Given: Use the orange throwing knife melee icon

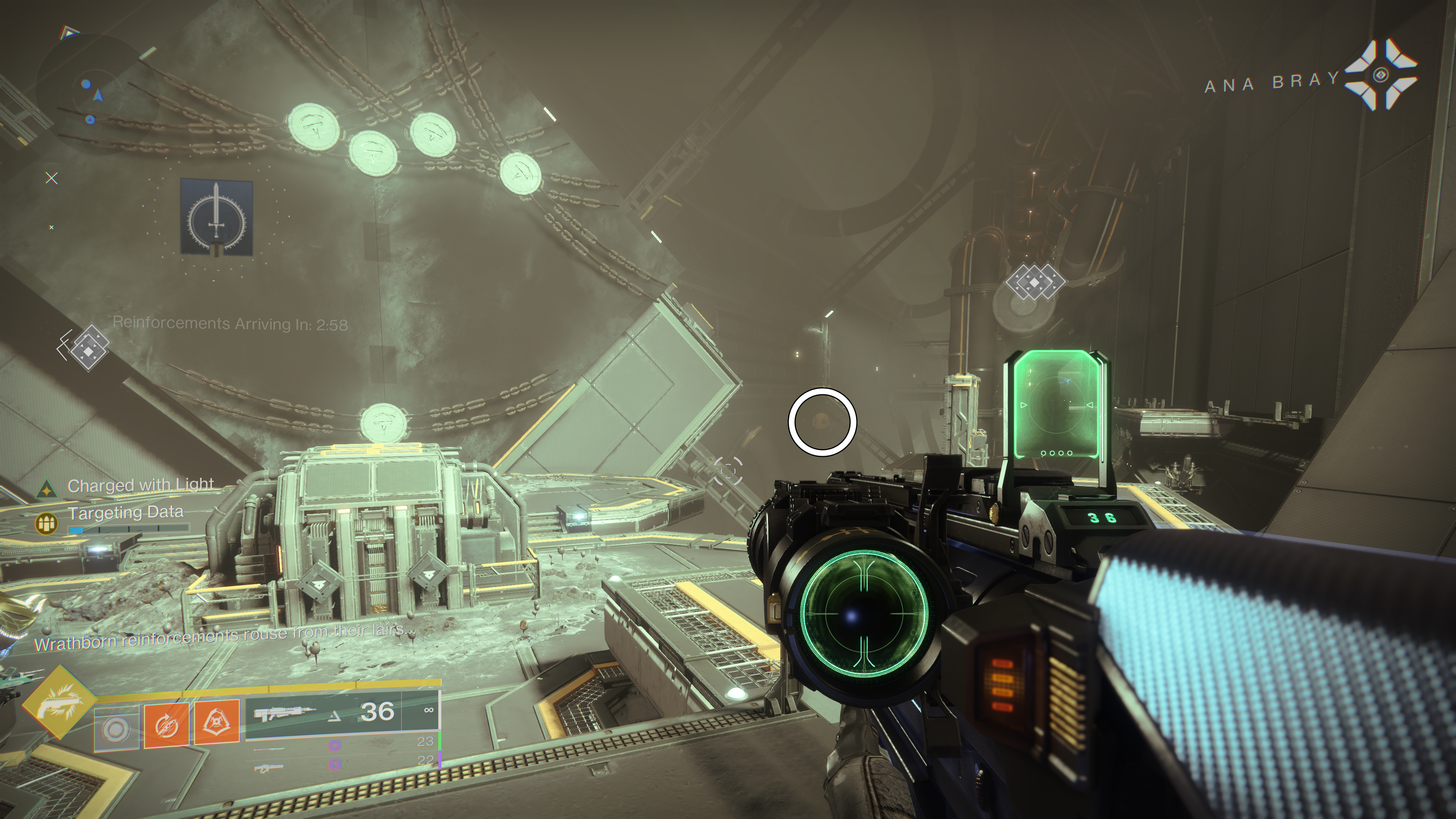Looking at the screenshot, I should (166, 725).
